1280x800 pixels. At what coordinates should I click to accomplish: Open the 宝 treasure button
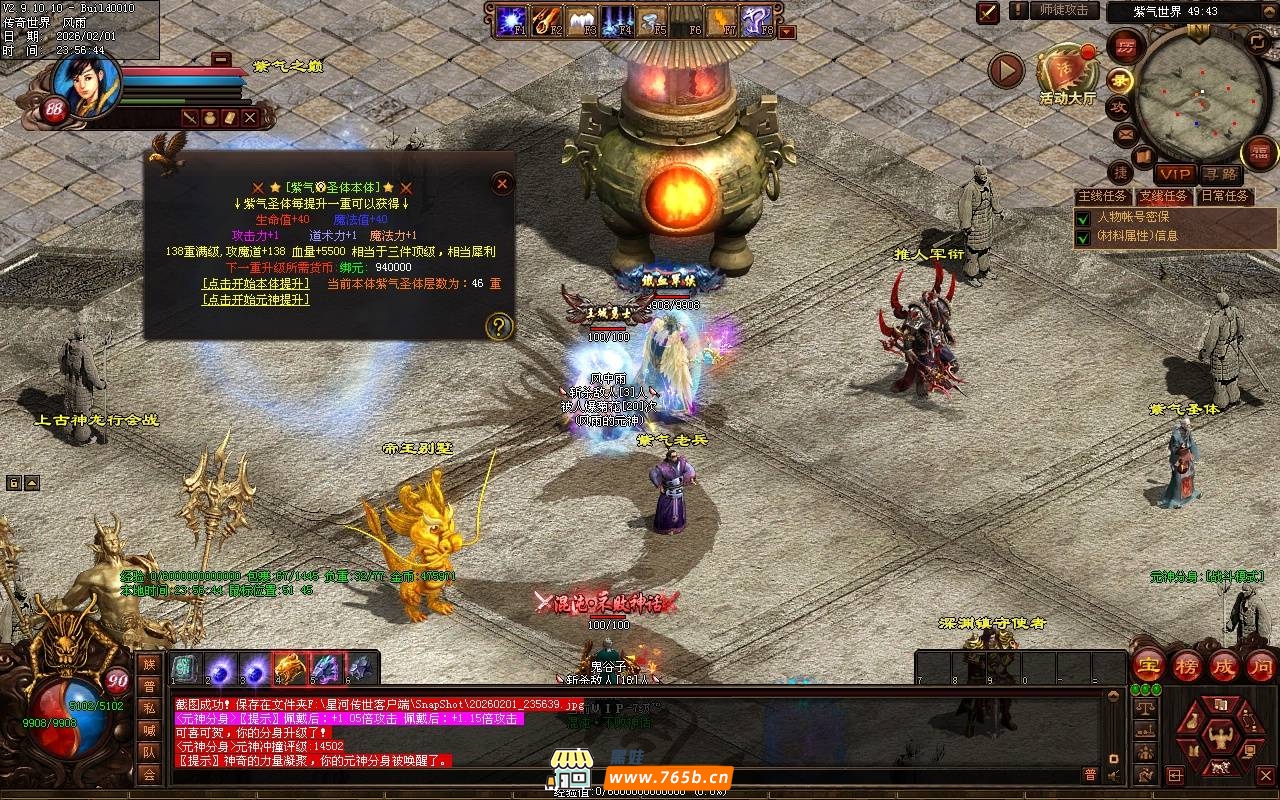coord(1147,665)
